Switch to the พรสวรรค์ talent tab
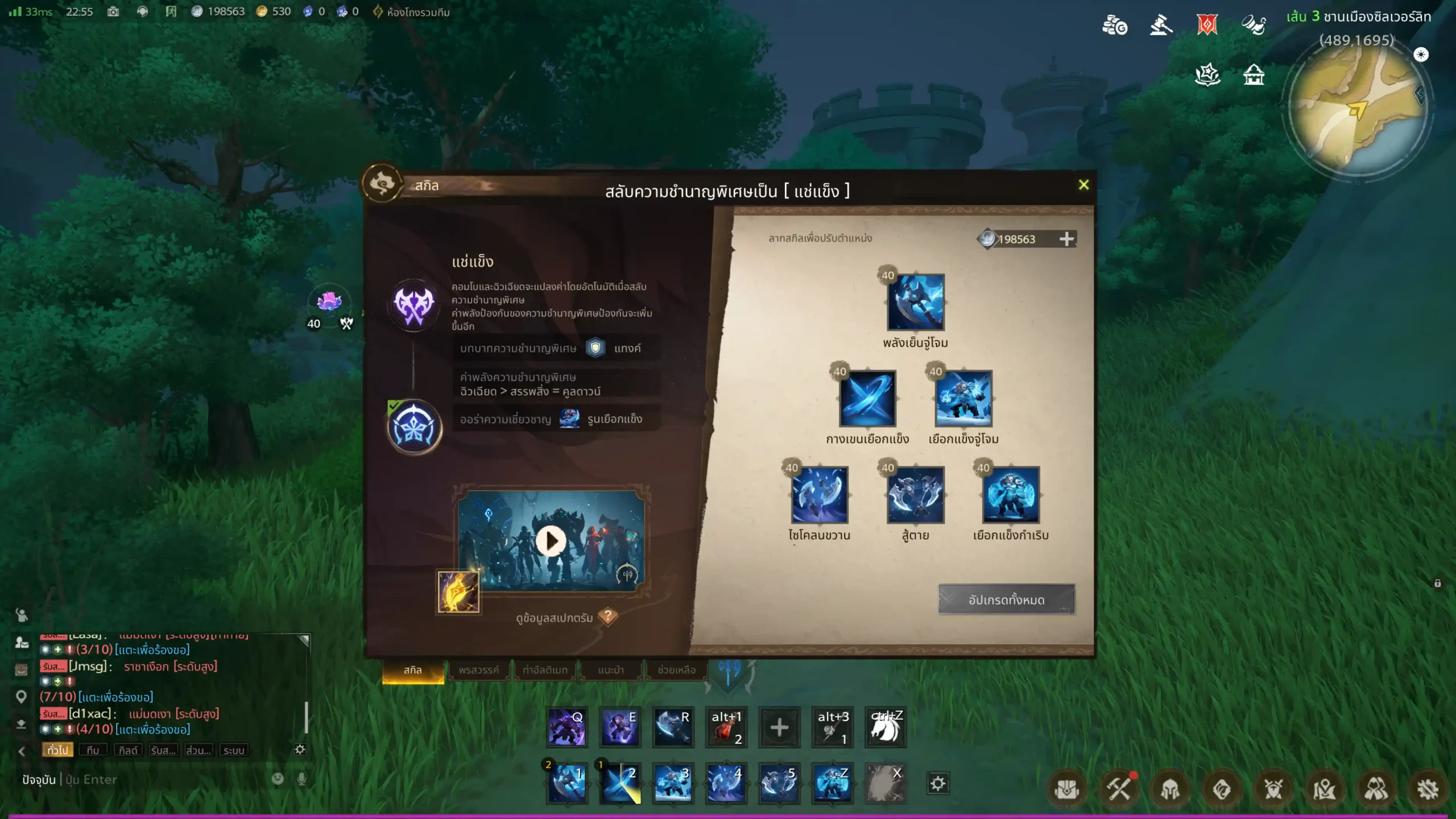 click(x=478, y=670)
